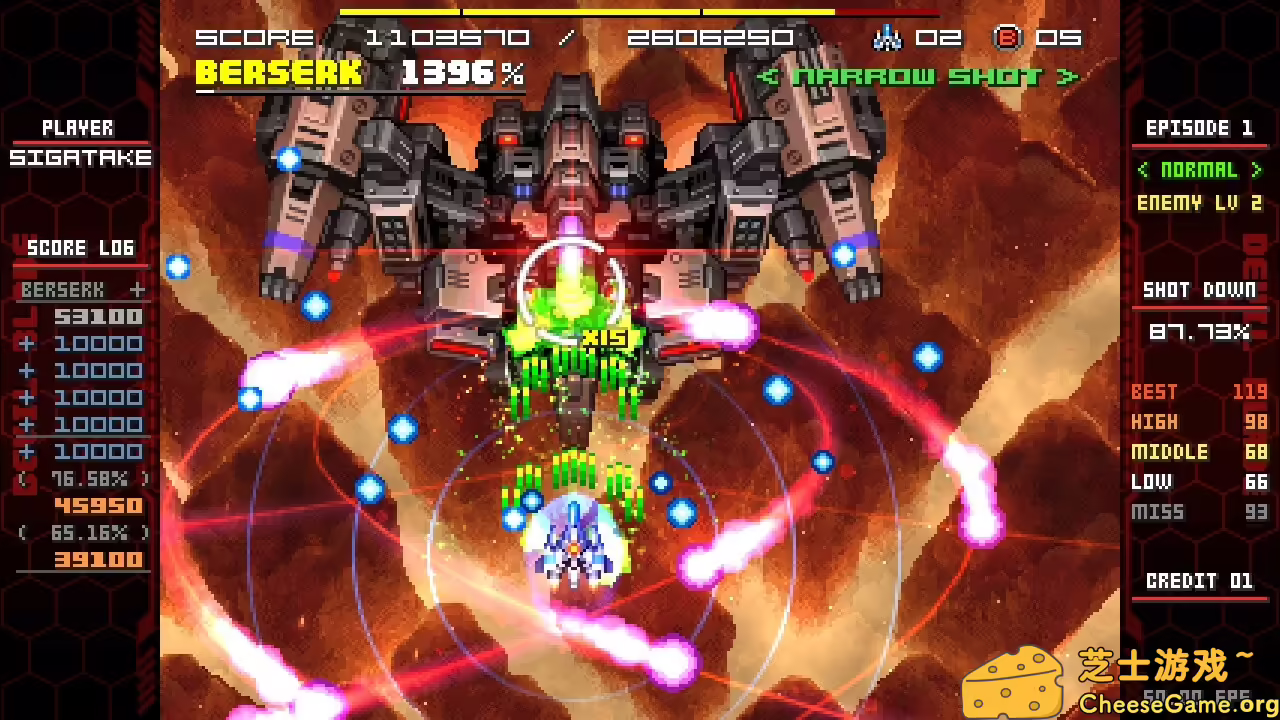Screen dimensions: 1280x720
Task: Click the CREDIT 01 label
Action: tap(1199, 581)
